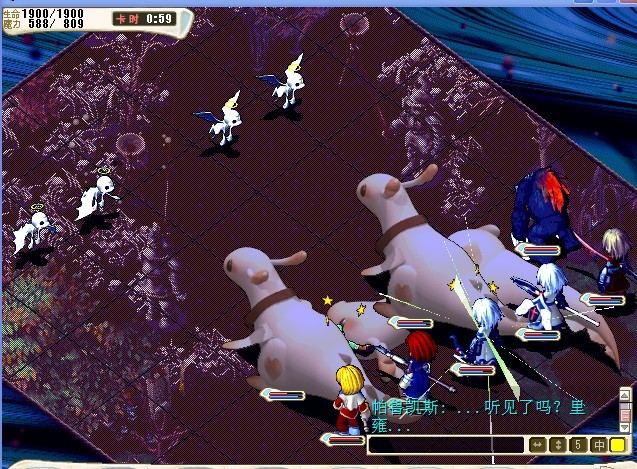The width and height of the screenshot is (637, 469).
Task: Click the number 5 chat button
Action: 578,445
